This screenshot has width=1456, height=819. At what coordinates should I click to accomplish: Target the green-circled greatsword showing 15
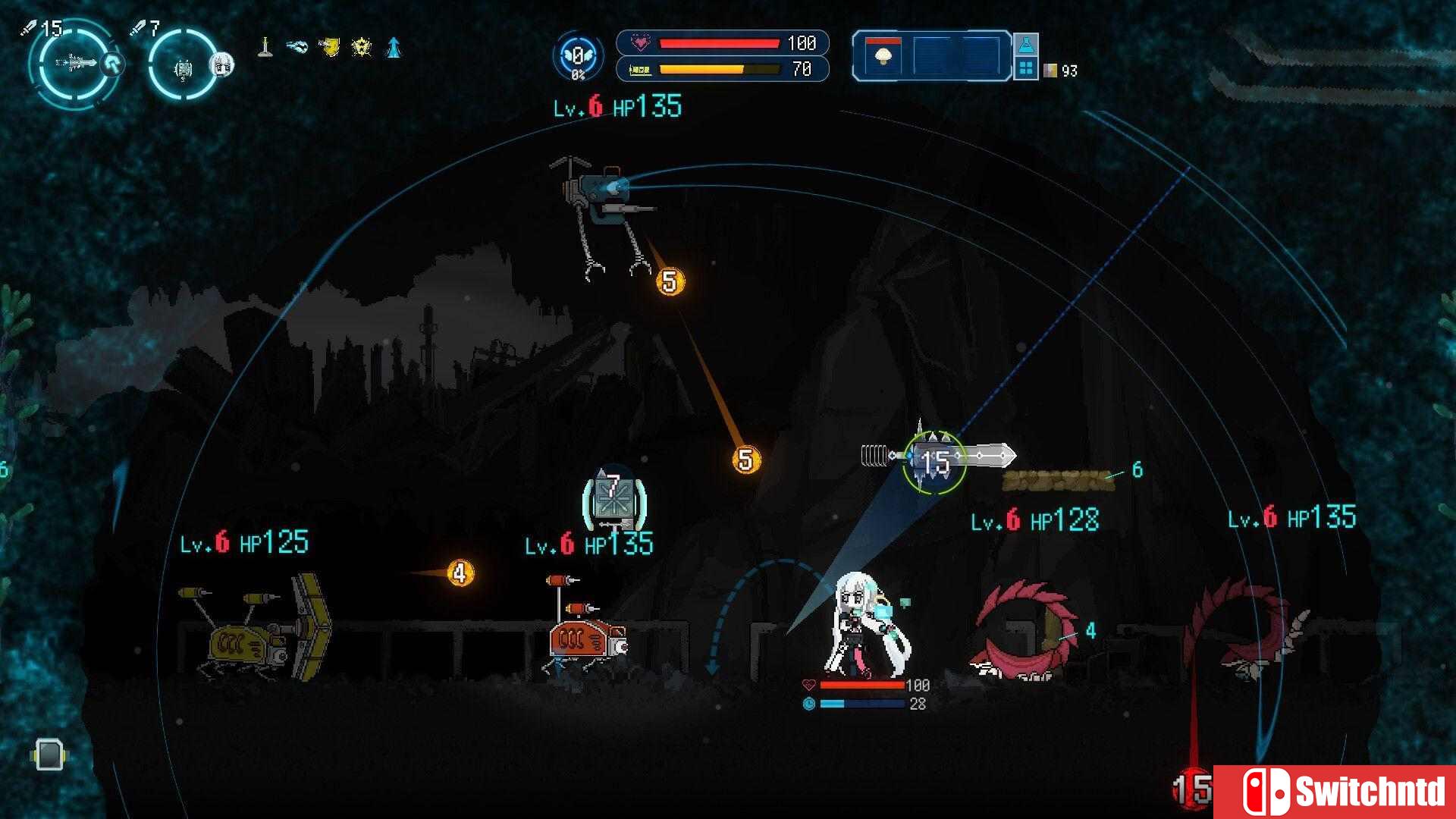(x=934, y=461)
